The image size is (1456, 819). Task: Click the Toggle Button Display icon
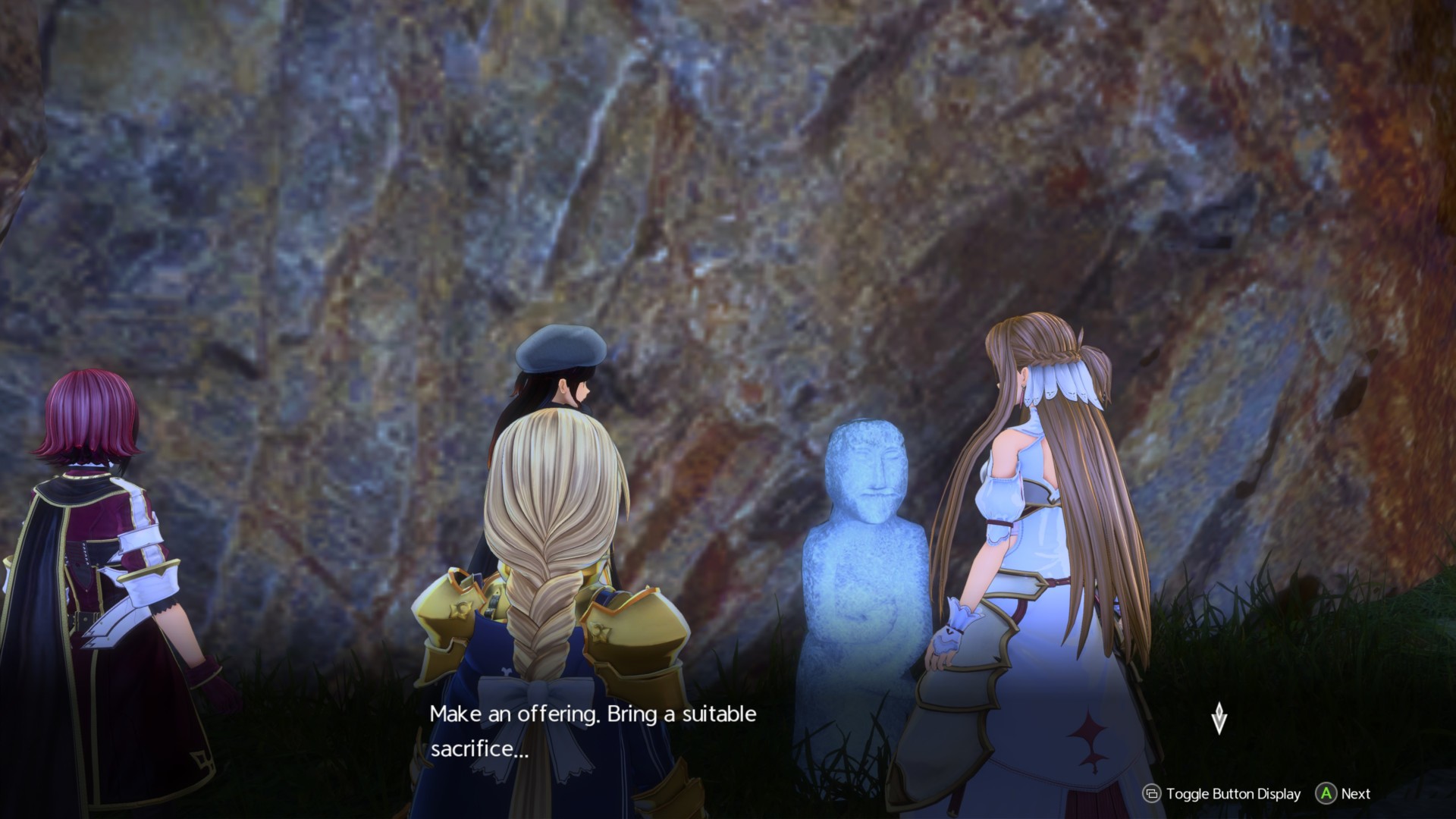click(x=1153, y=793)
